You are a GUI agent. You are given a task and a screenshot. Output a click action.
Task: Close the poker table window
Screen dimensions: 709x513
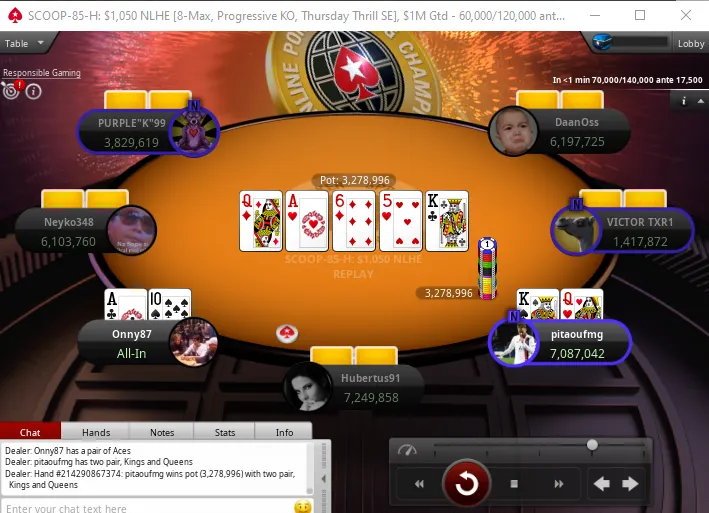click(x=685, y=15)
